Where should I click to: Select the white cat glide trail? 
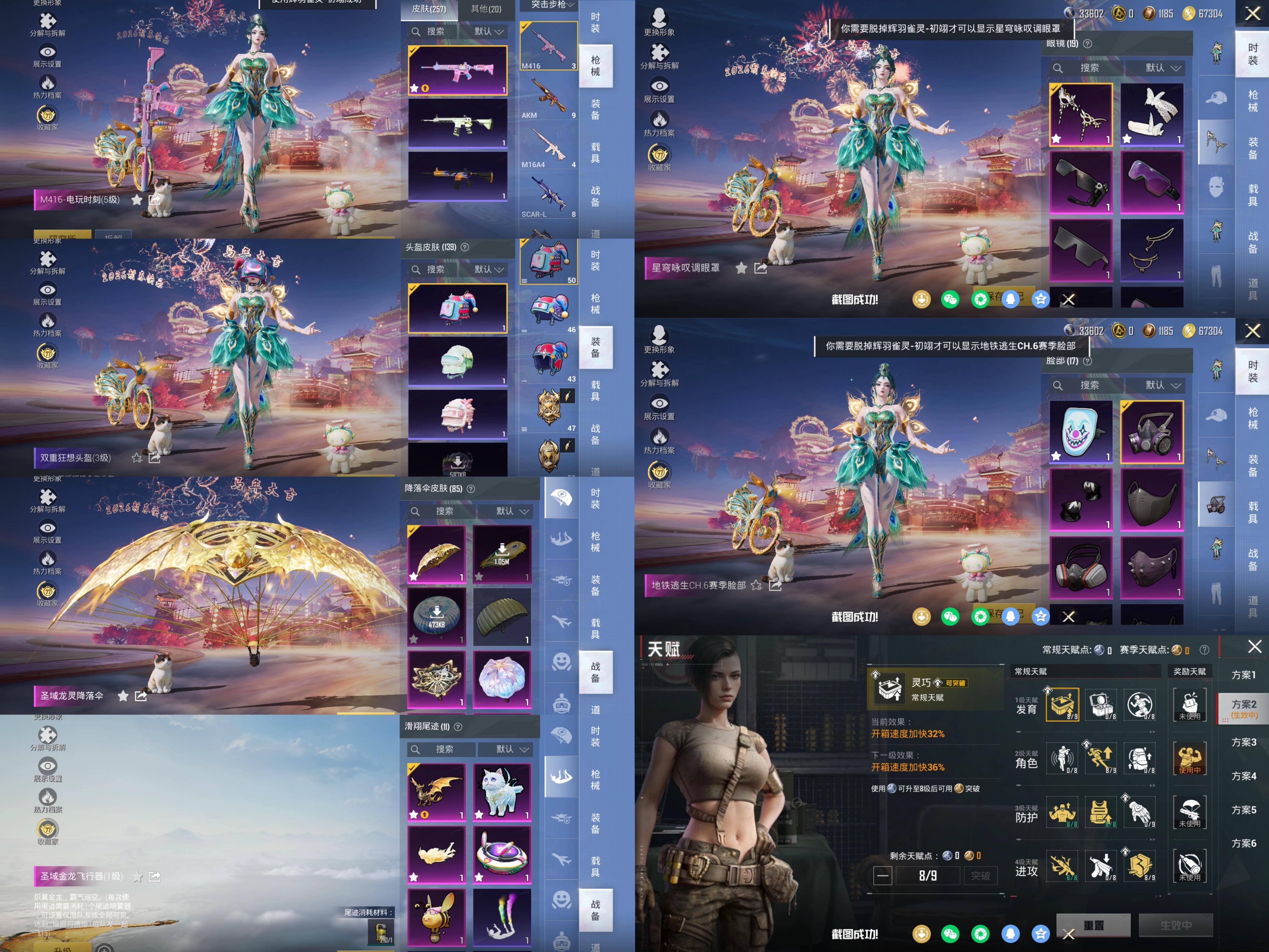tap(502, 792)
